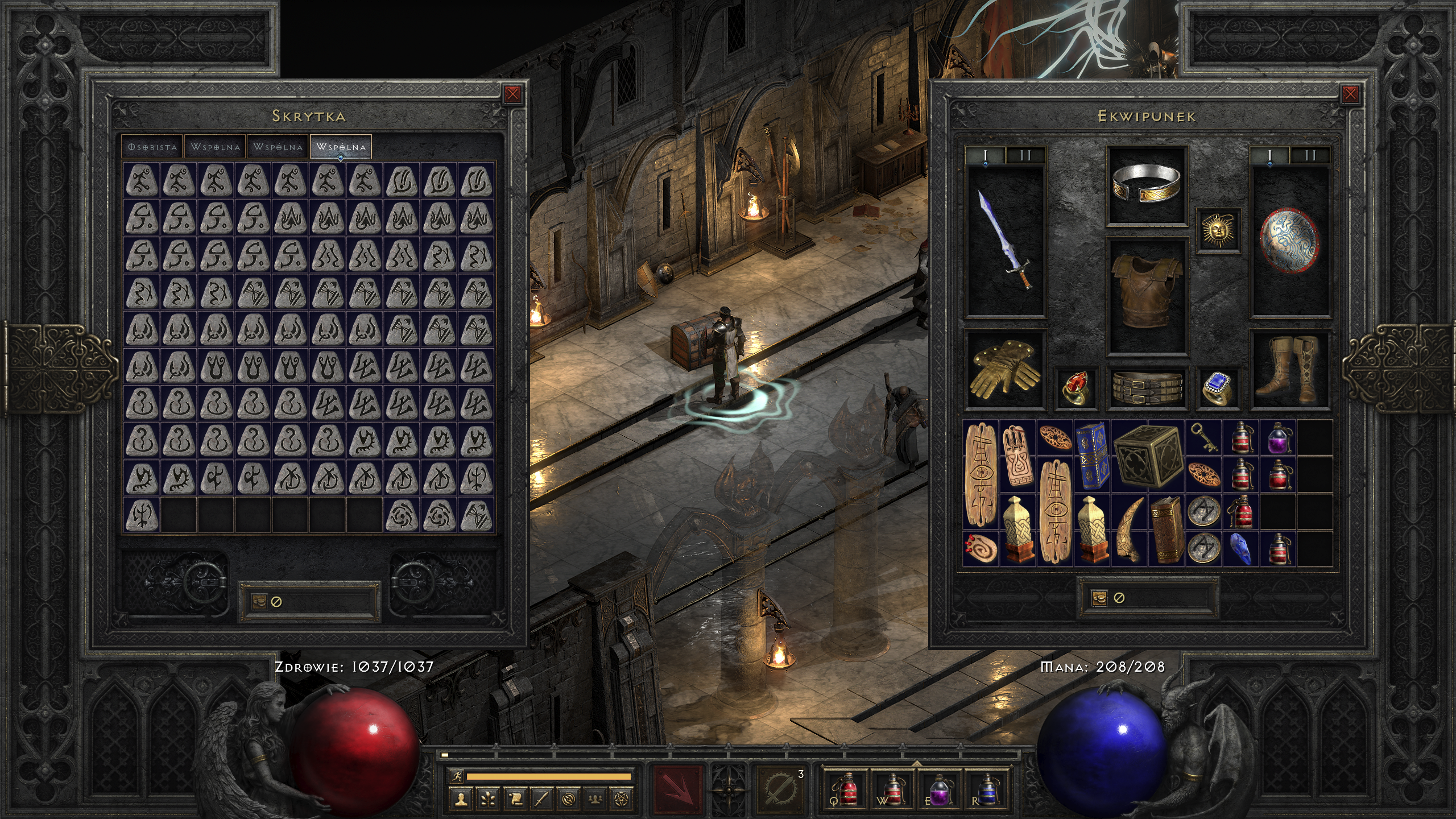Open the character sheet from the mini menu
The height and width of the screenshot is (819, 1456).
(x=461, y=799)
